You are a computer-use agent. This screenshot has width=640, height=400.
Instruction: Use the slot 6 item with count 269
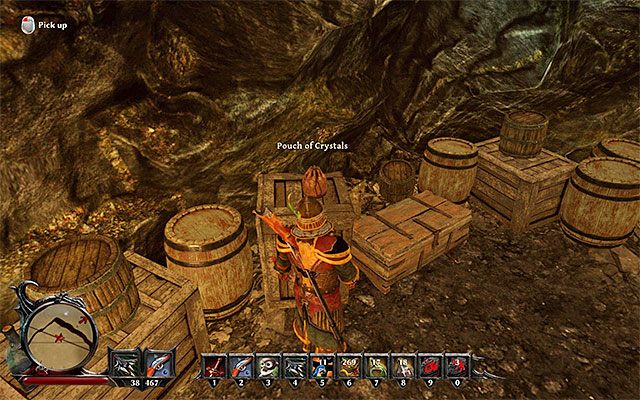[x=347, y=366]
